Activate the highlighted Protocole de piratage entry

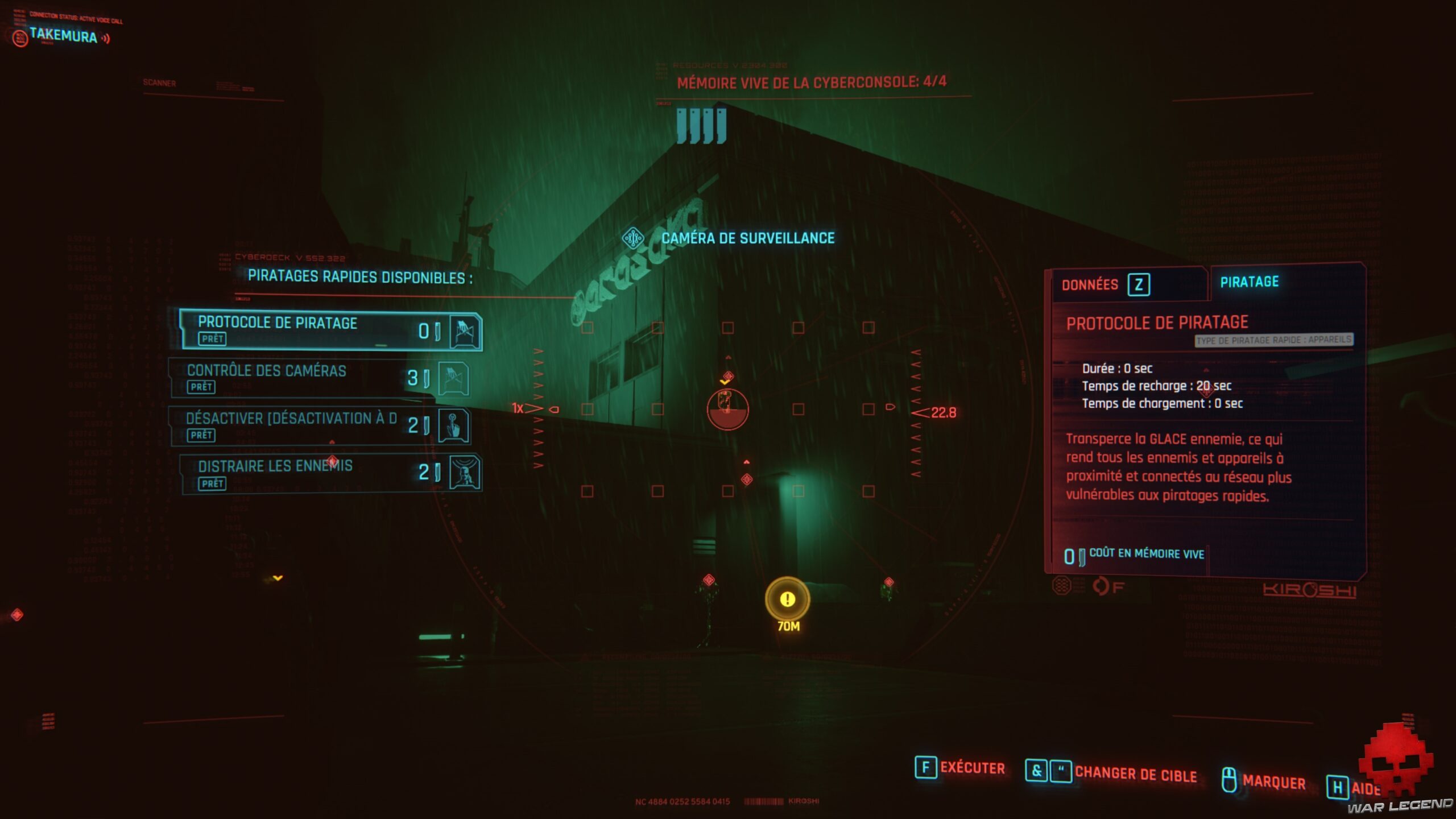tap(318, 328)
